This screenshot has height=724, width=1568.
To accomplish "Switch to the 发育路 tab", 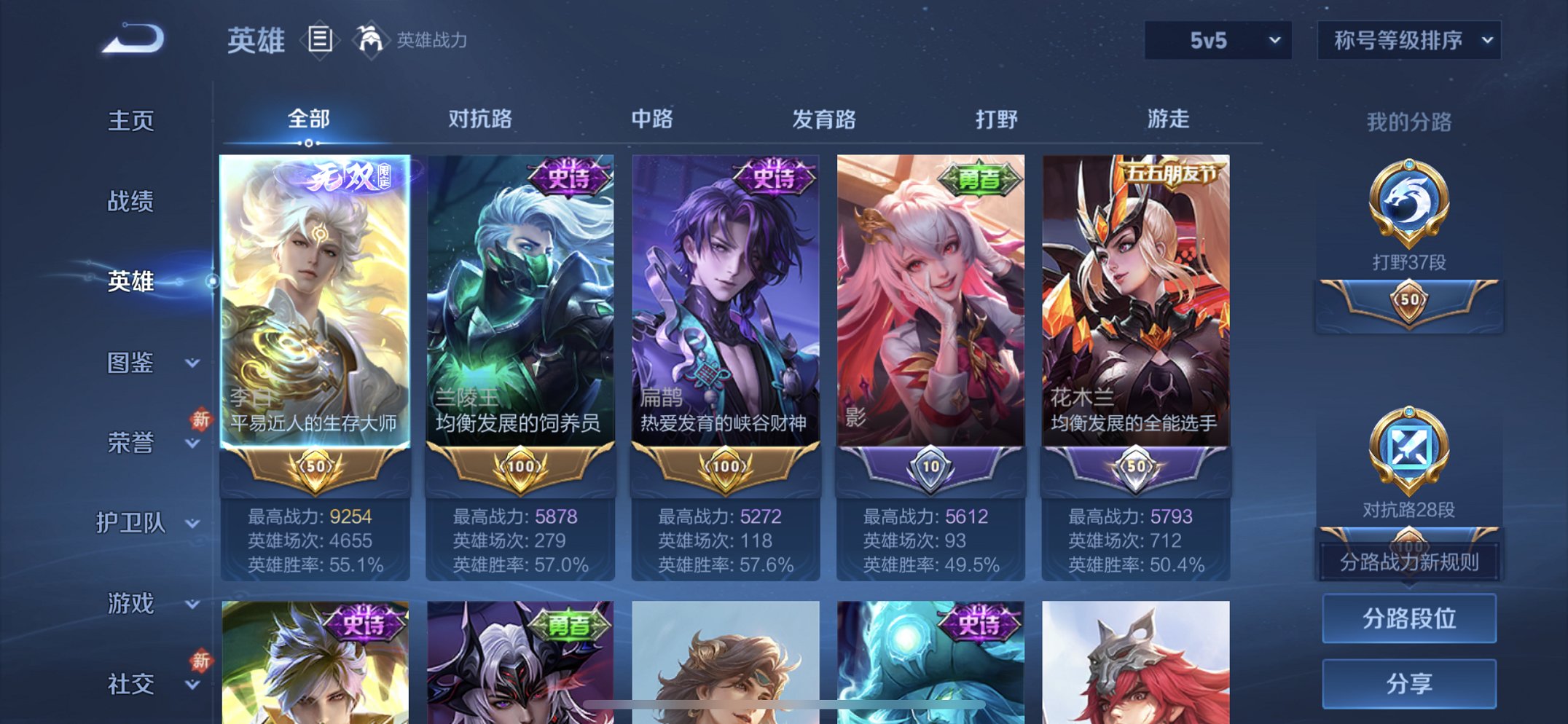I will pyautogui.click(x=824, y=119).
